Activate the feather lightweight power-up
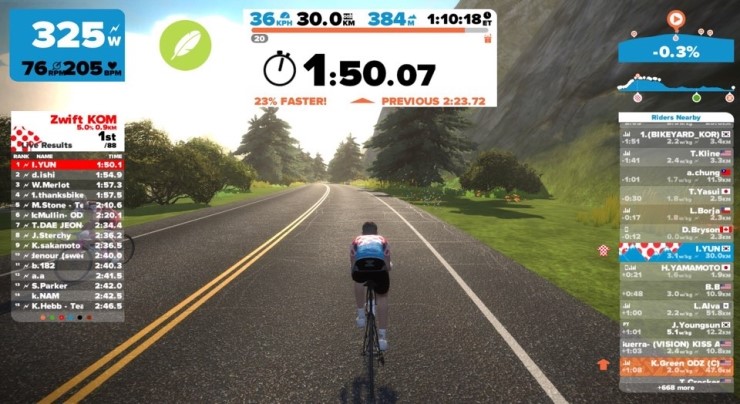 [185, 45]
